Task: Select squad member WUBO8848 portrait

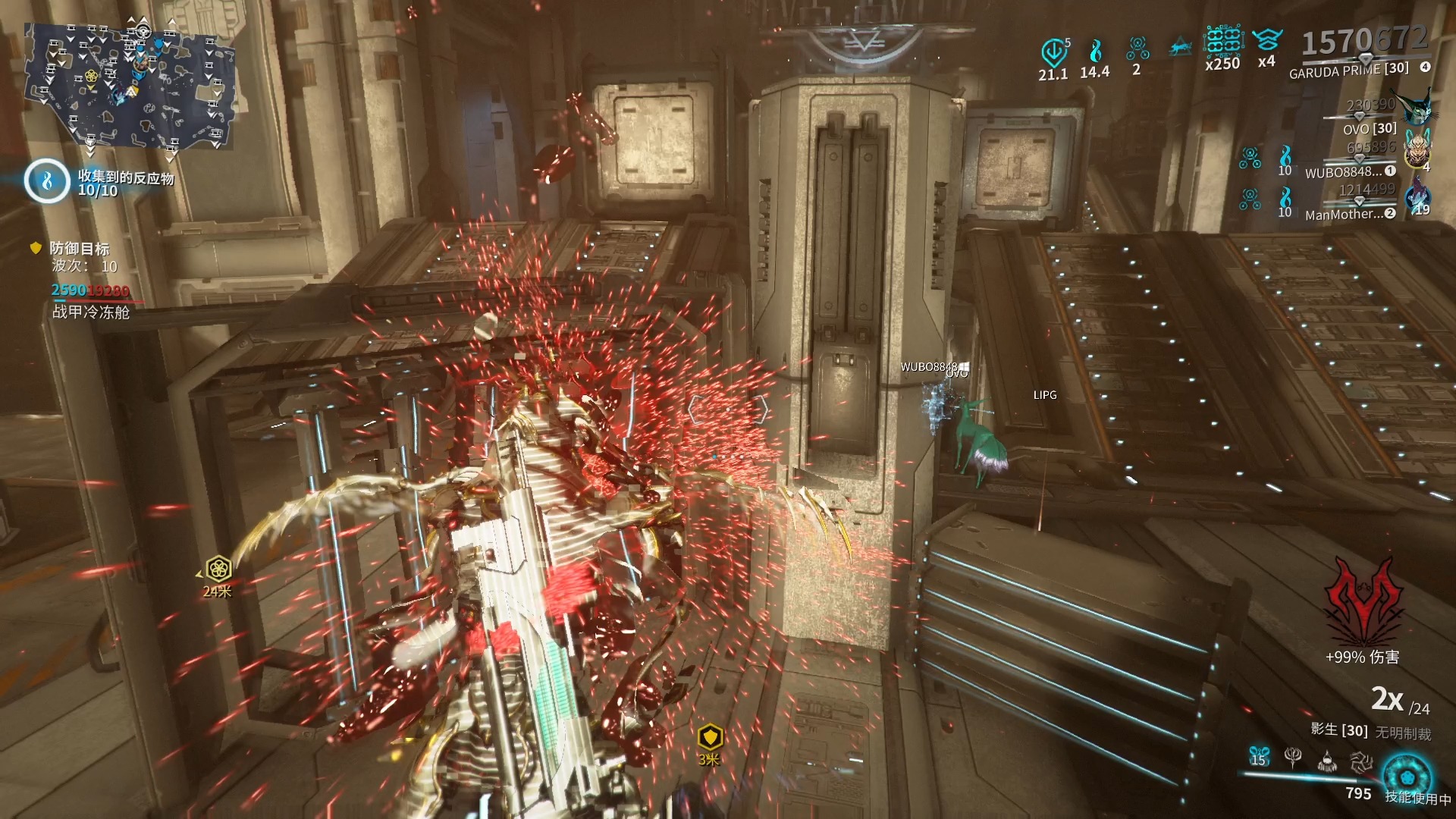Action: (1417, 149)
